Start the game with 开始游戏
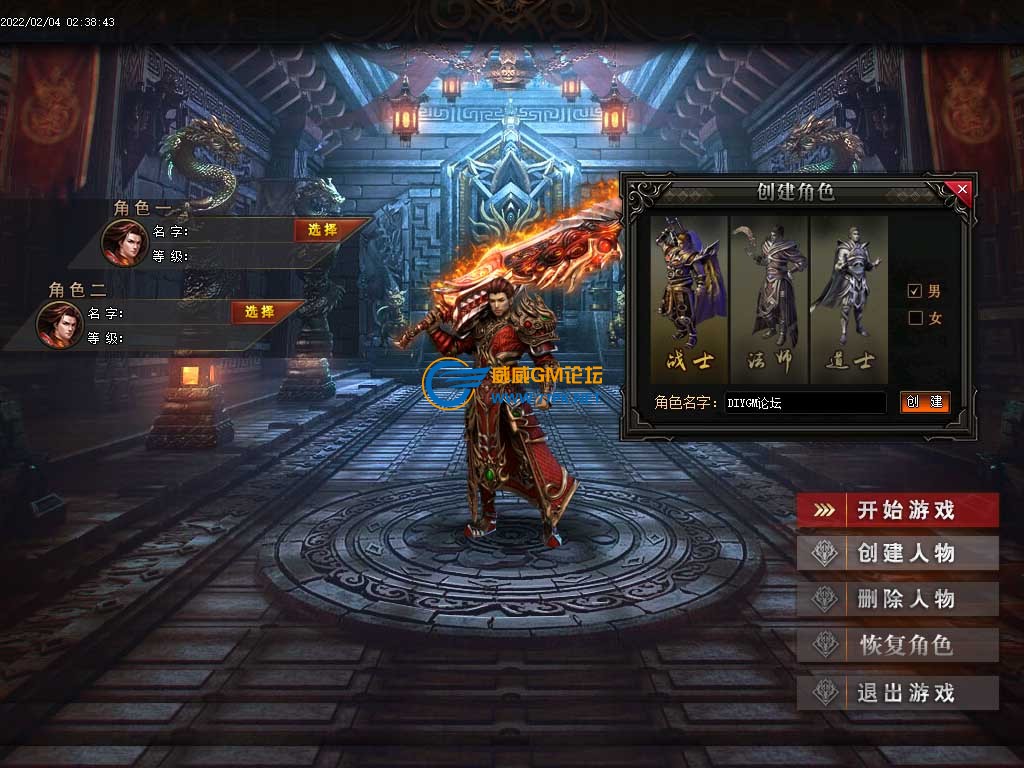This screenshot has width=1024, height=768. (x=897, y=510)
